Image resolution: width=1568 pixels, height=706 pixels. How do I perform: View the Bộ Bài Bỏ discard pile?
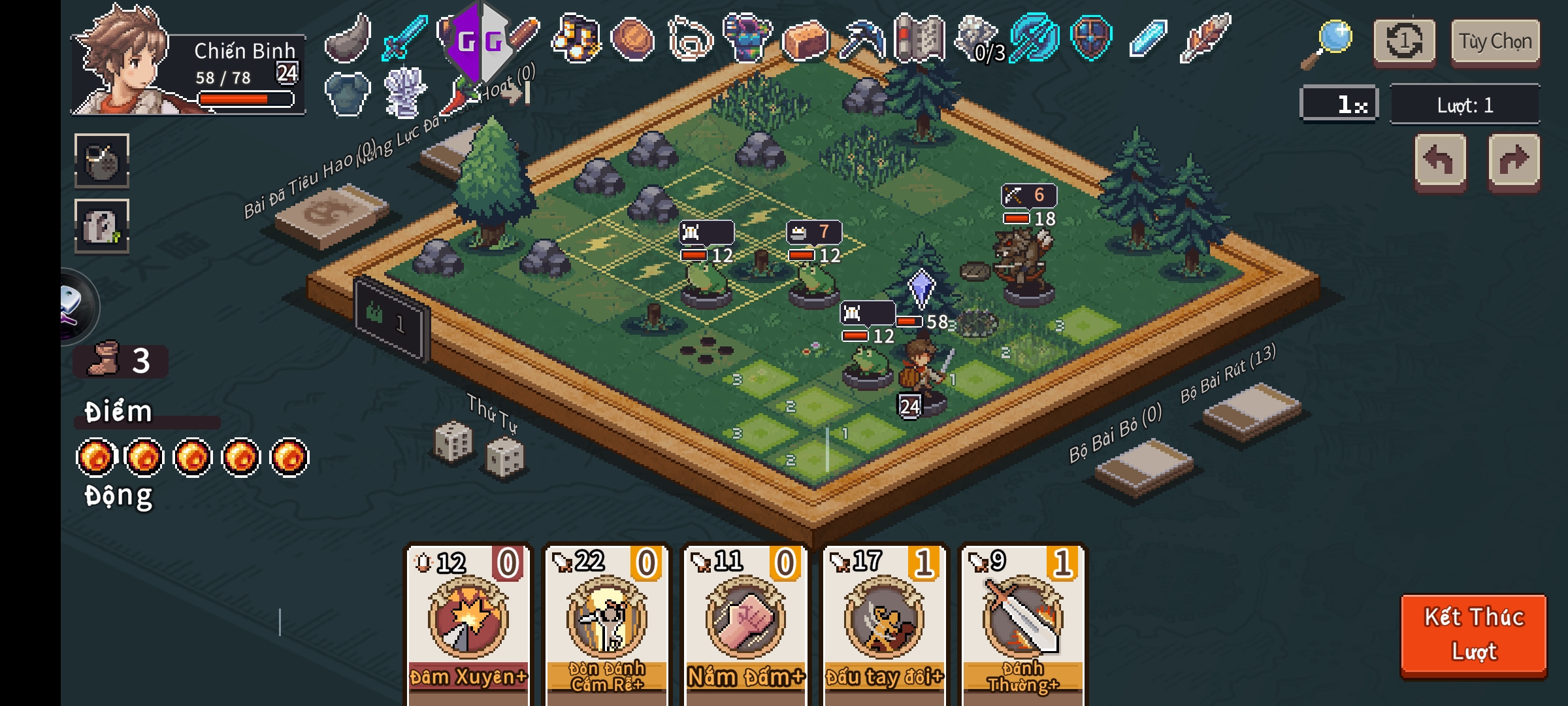1143,467
